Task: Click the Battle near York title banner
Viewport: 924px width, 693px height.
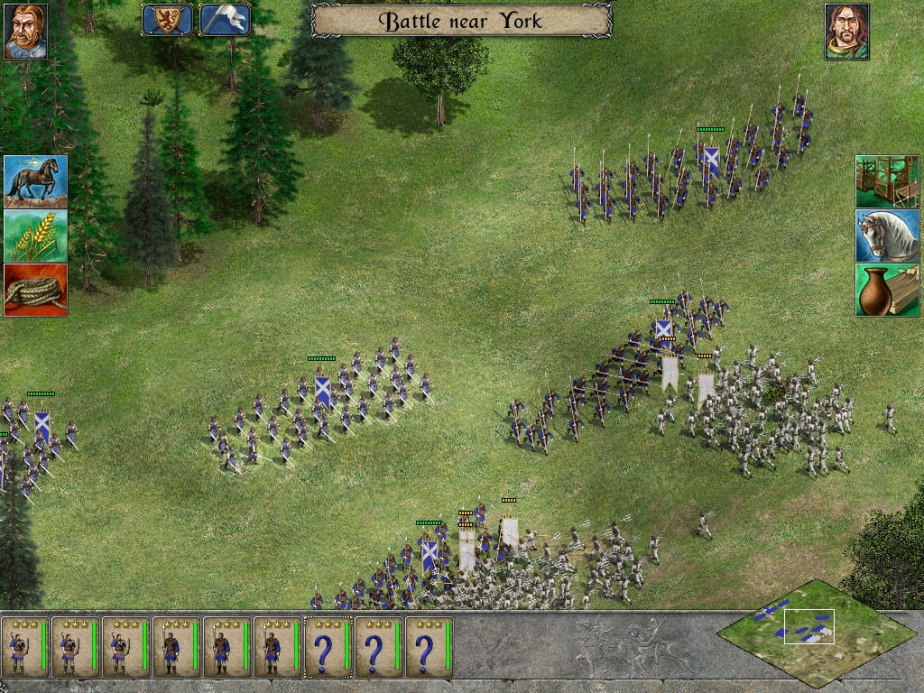Action: pyautogui.click(x=461, y=20)
